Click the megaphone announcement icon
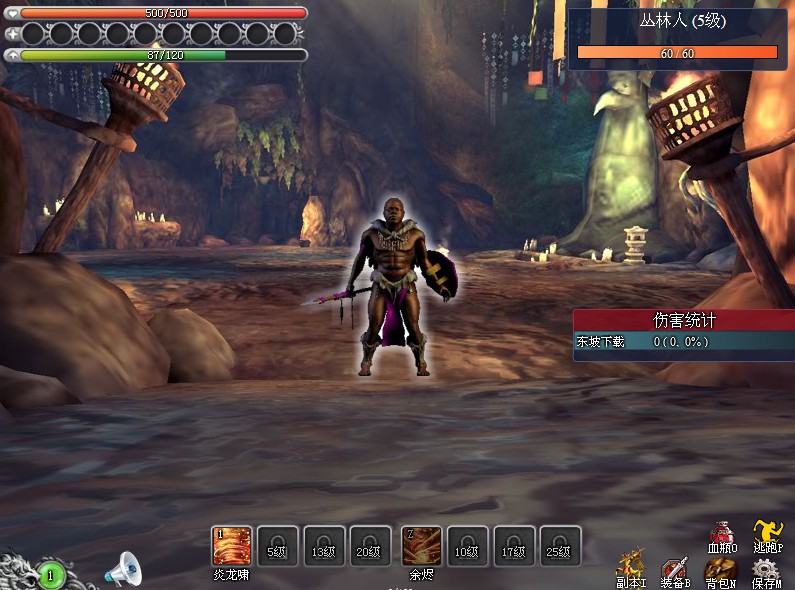Image resolution: width=795 pixels, height=590 pixels. click(124, 570)
